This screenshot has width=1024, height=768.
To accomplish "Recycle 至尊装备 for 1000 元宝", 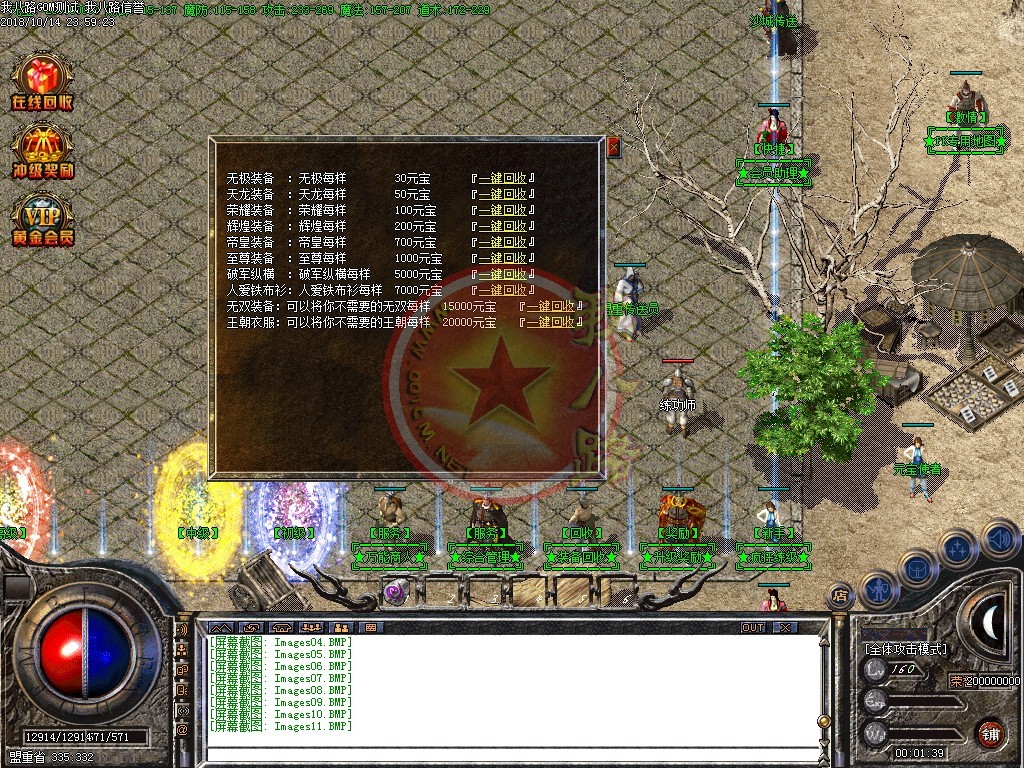I will [x=502, y=259].
